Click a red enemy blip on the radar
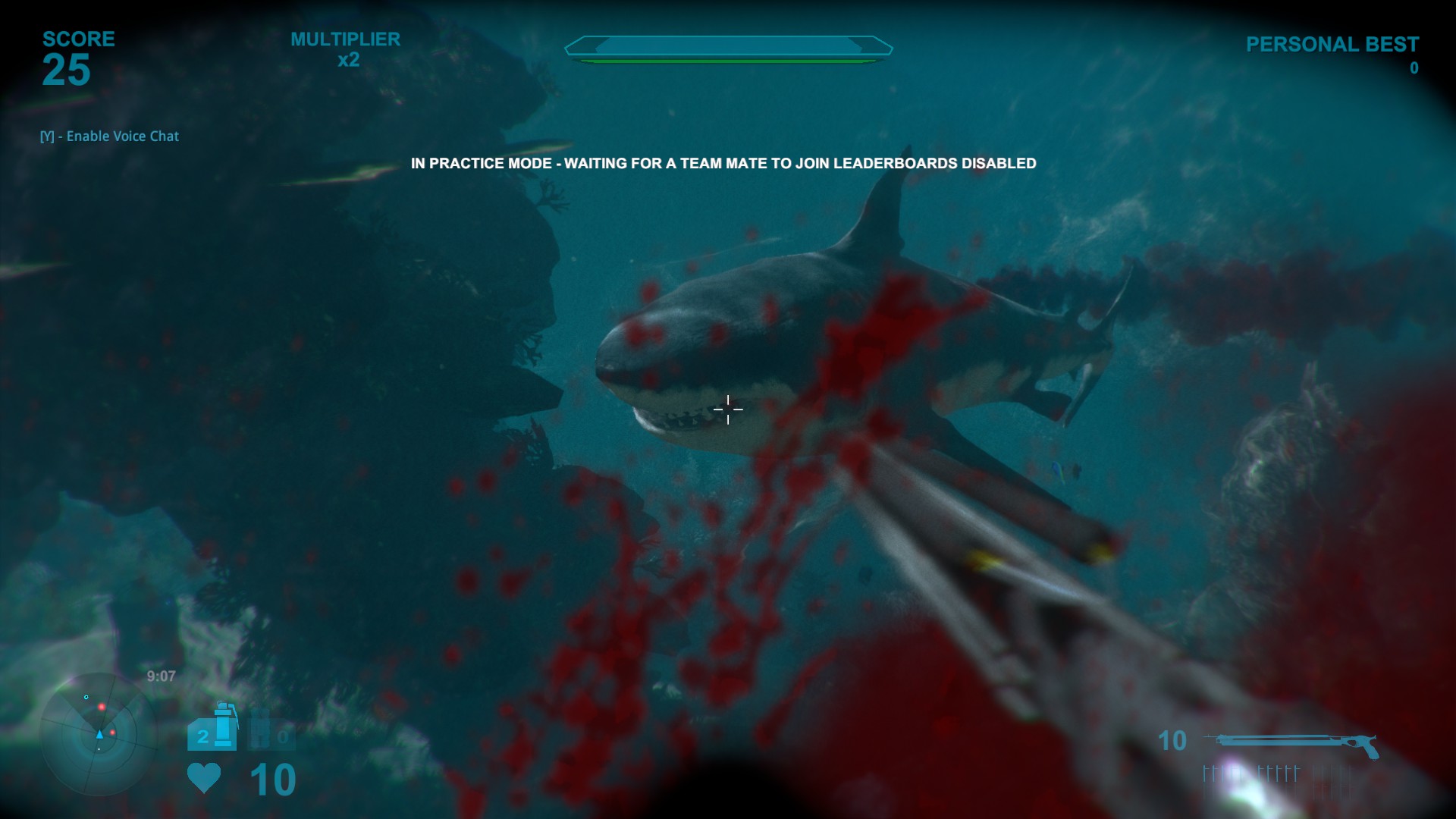This screenshot has width=1456, height=819. coord(102,705)
